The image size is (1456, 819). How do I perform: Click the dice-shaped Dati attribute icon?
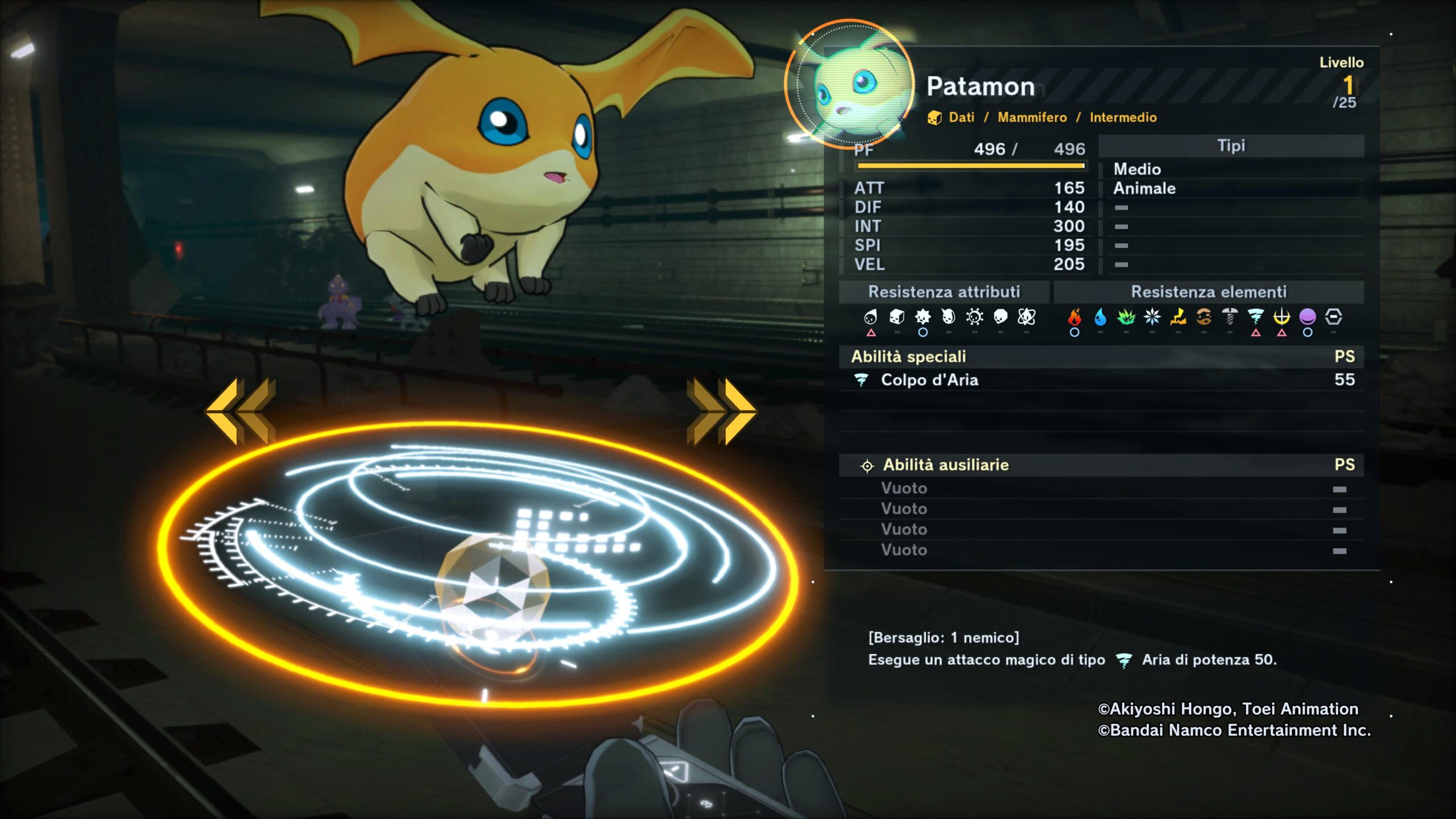point(896,317)
